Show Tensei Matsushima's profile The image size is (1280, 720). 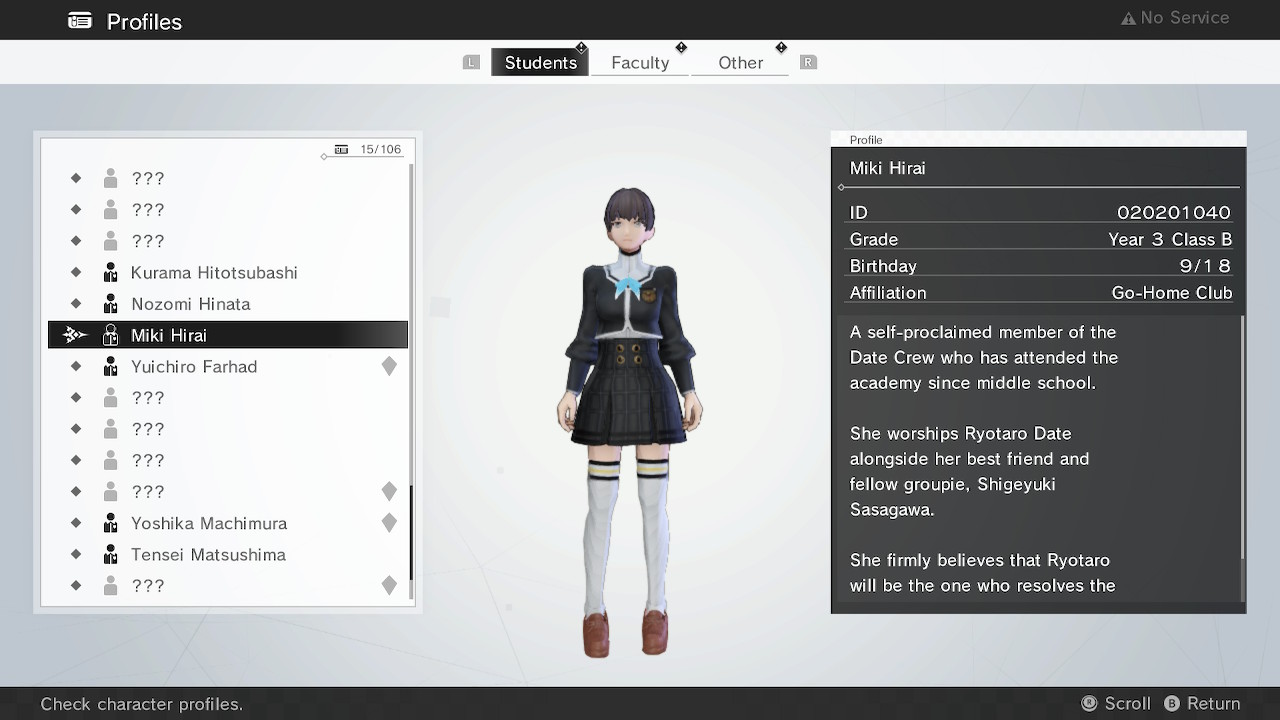[x=208, y=555]
